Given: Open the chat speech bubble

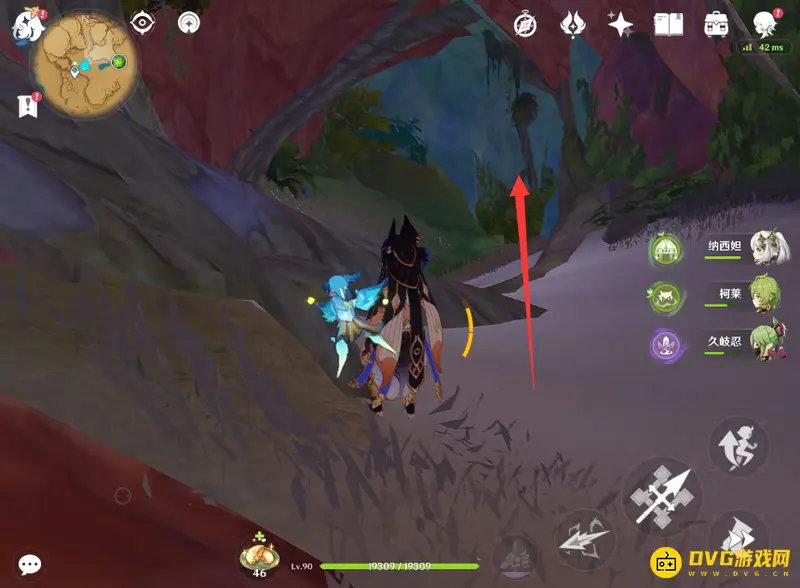Looking at the screenshot, I should click(30, 565).
